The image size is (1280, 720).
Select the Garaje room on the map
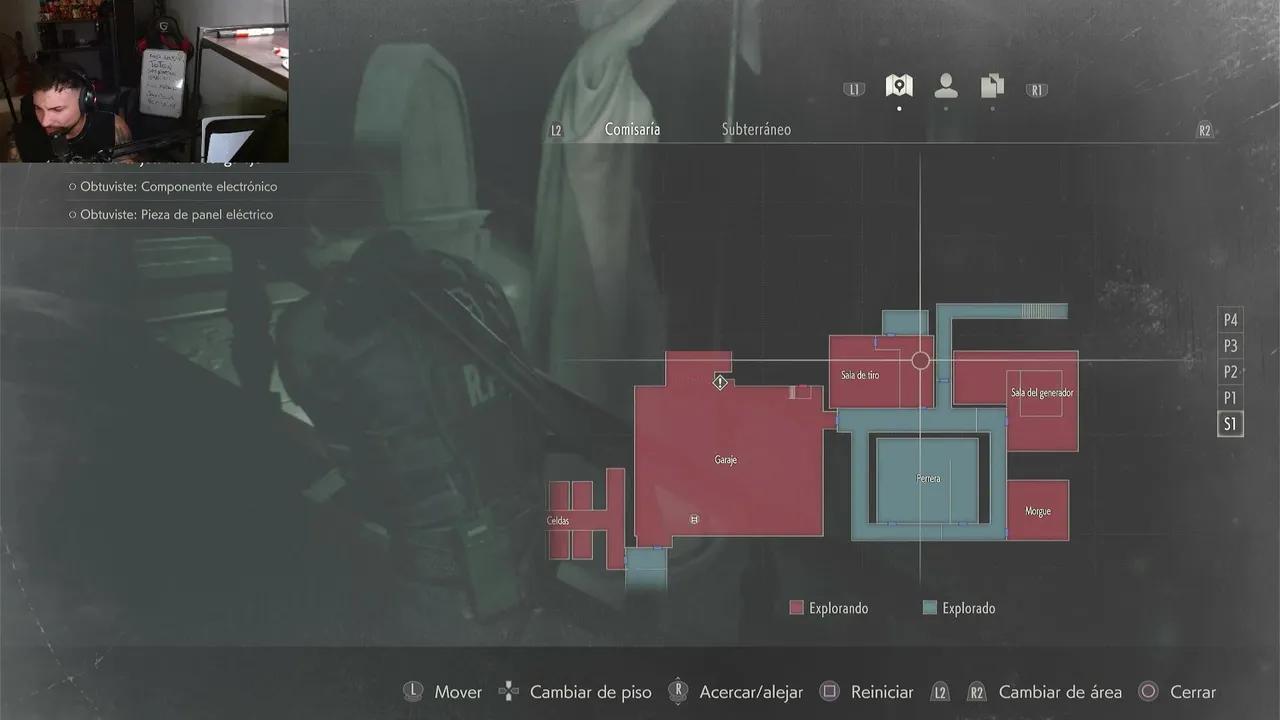point(725,460)
